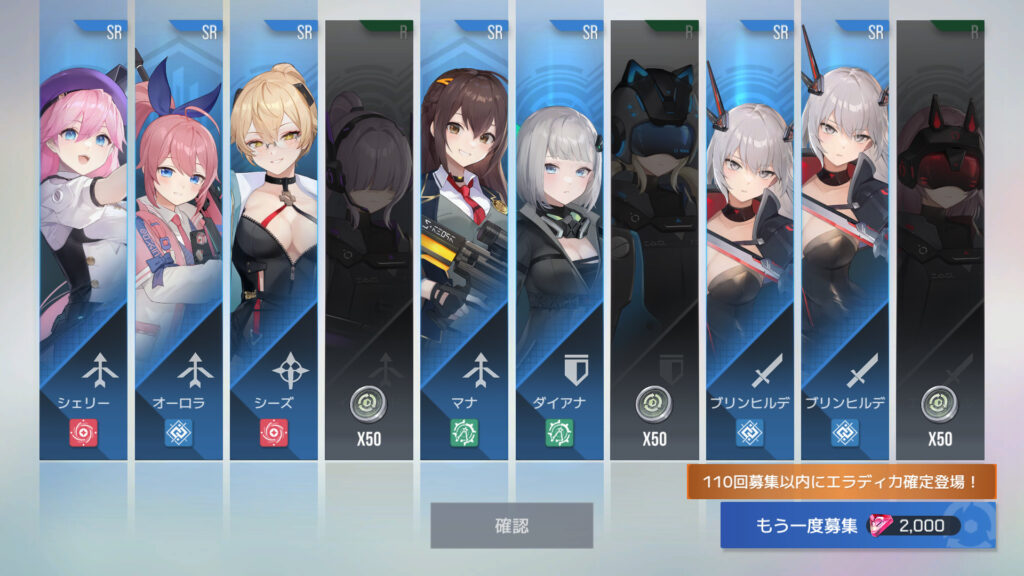The image size is (1024, 576).
Task: Open the ダイアナ SR character card
Action: (559, 240)
